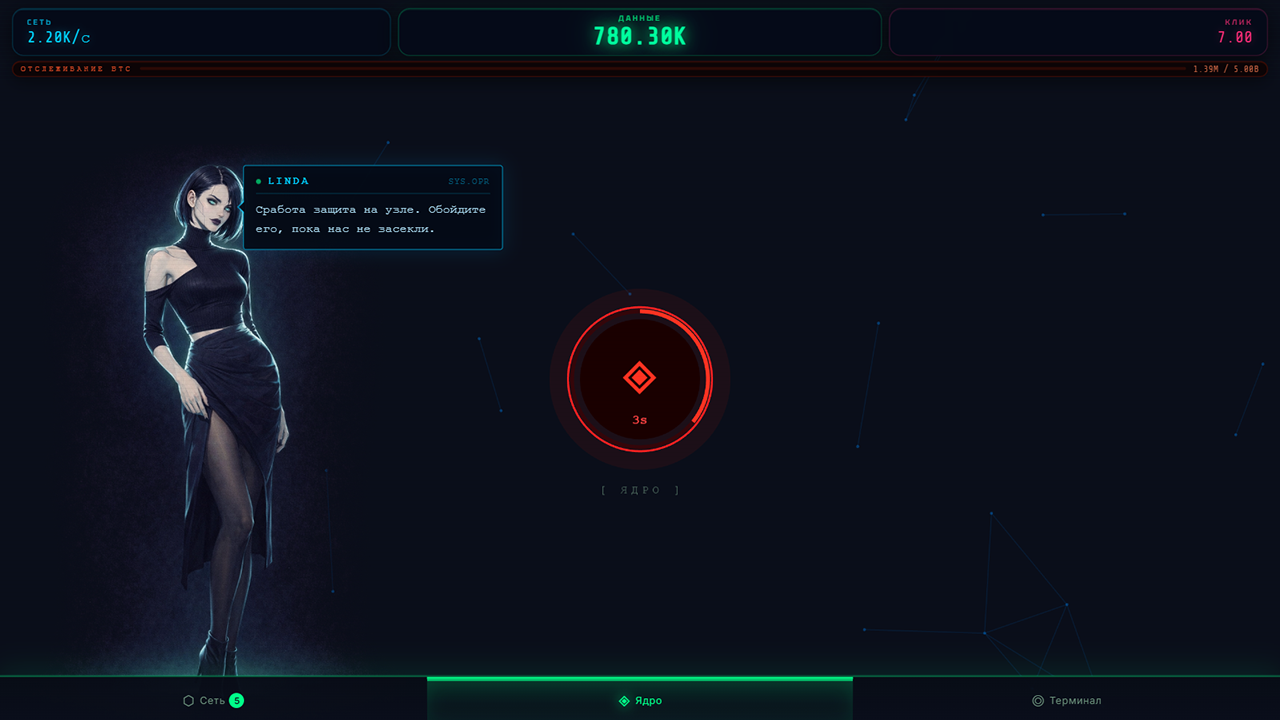Click the circular Терминал icon
1280x720 pixels.
(1036, 700)
